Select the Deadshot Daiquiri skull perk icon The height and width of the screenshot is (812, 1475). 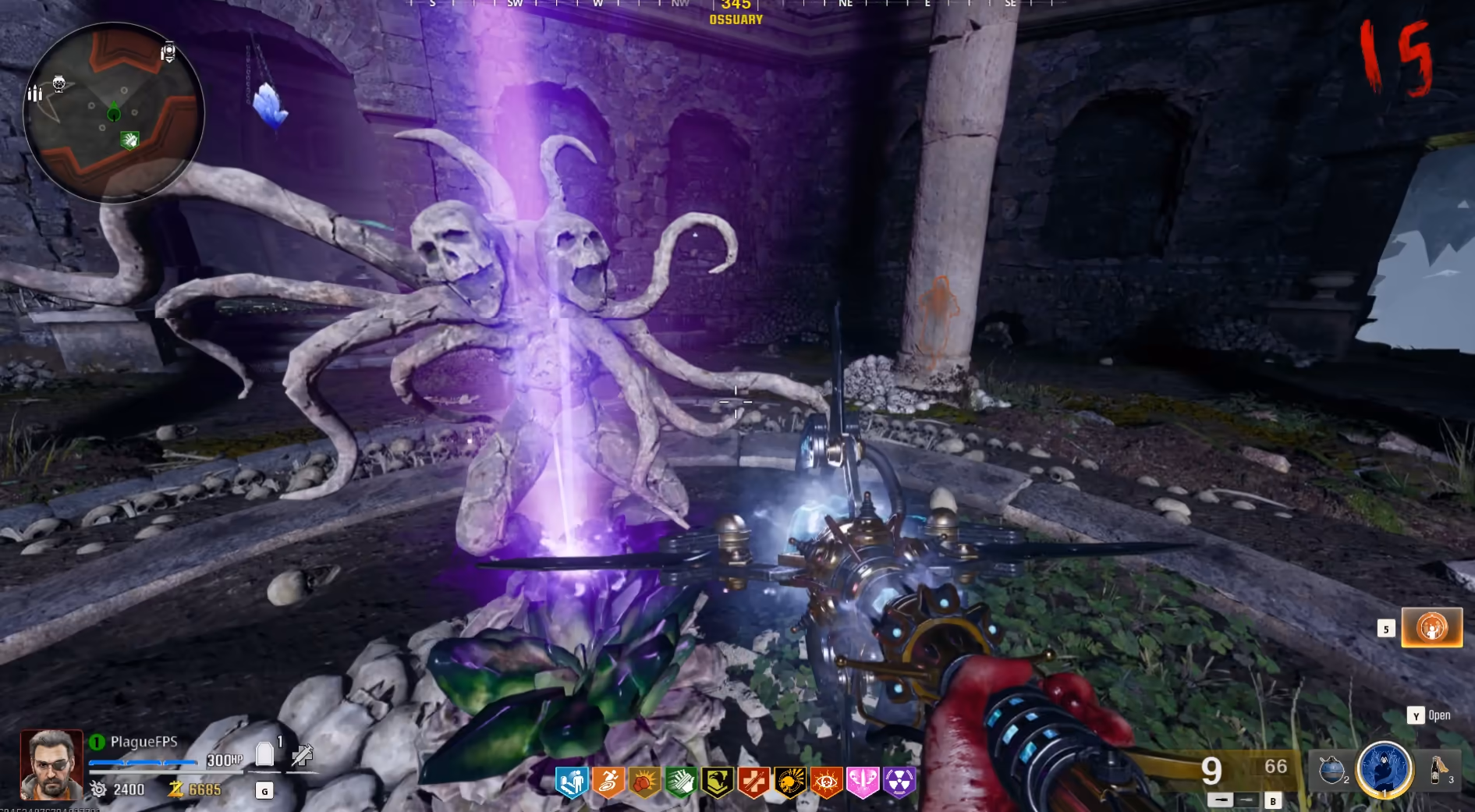point(790,782)
